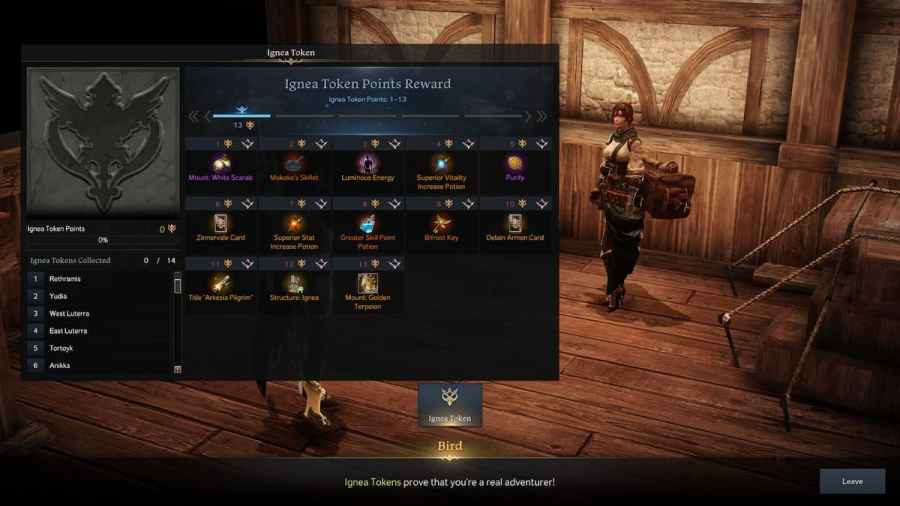Select Rethramis in the token list

click(98, 279)
